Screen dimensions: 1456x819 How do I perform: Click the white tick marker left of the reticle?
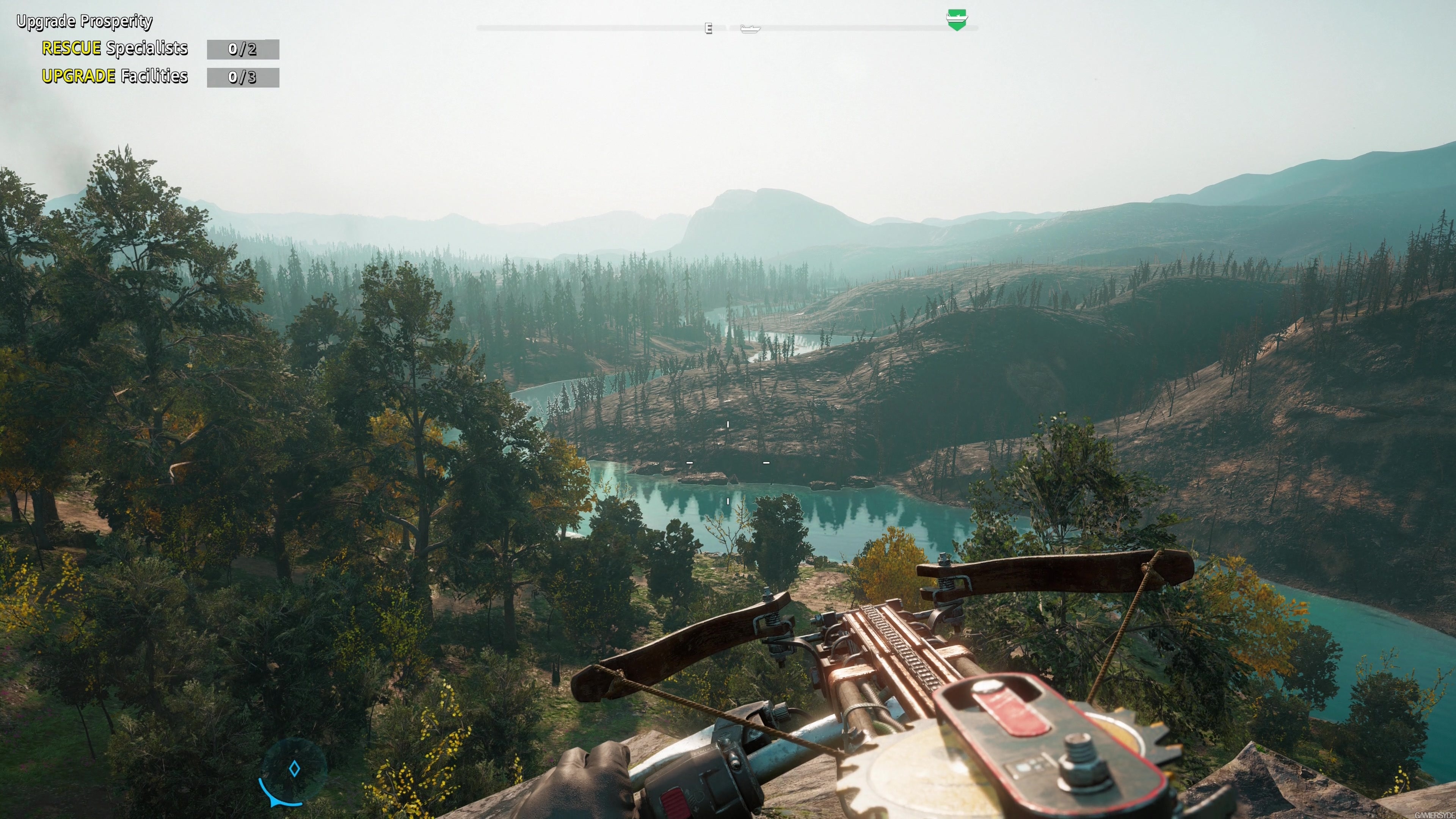[690, 462]
